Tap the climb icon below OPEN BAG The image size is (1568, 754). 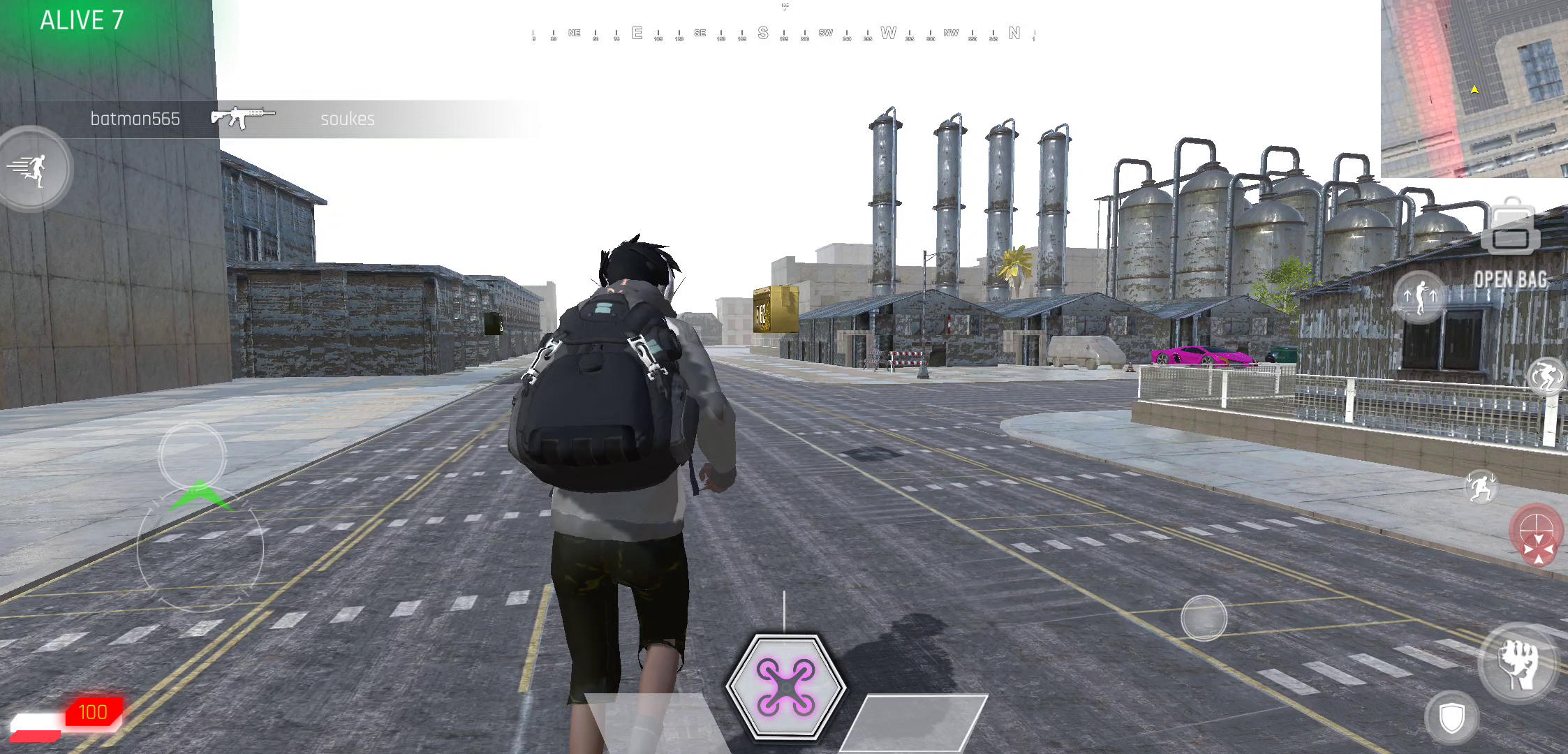tap(1421, 296)
